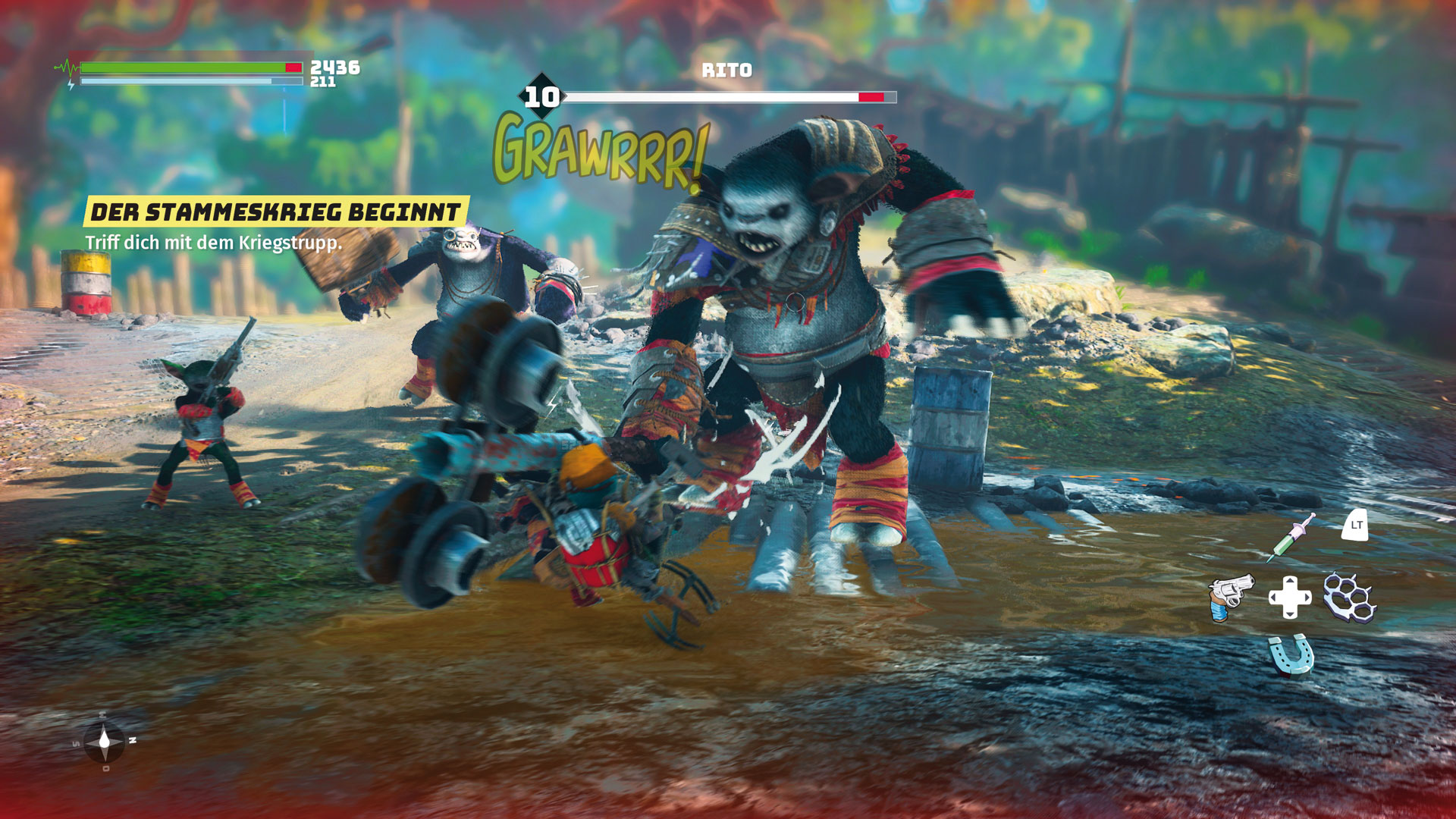Click the compass in the corner
The image size is (1456, 819).
pos(105,742)
